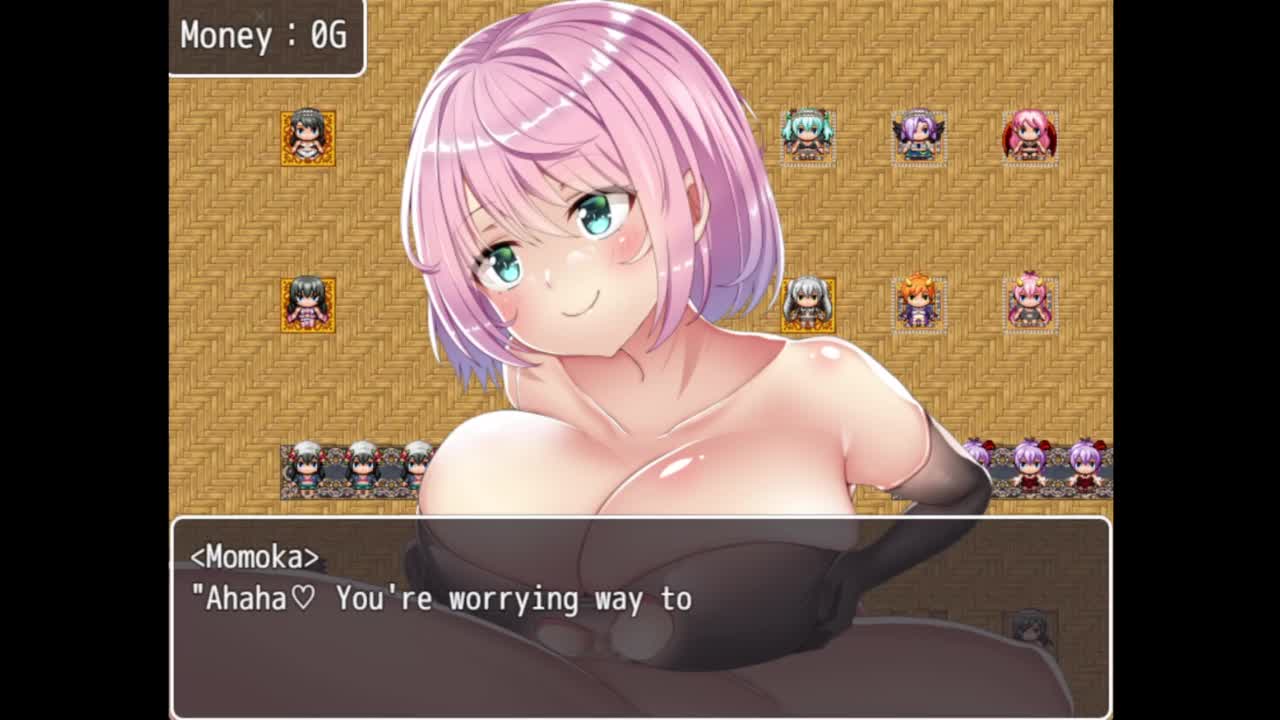Advance Momoka's dialogue message box
The image size is (1280, 720).
click(640, 616)
